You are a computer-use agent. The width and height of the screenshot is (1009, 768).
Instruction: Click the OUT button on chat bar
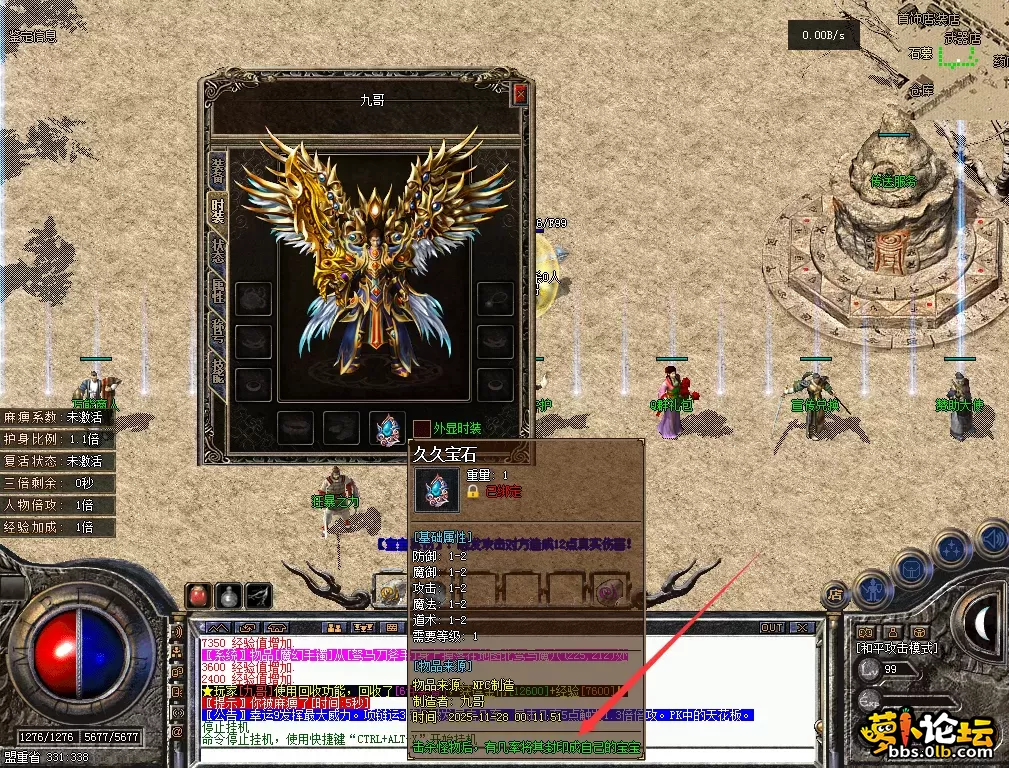772,628
